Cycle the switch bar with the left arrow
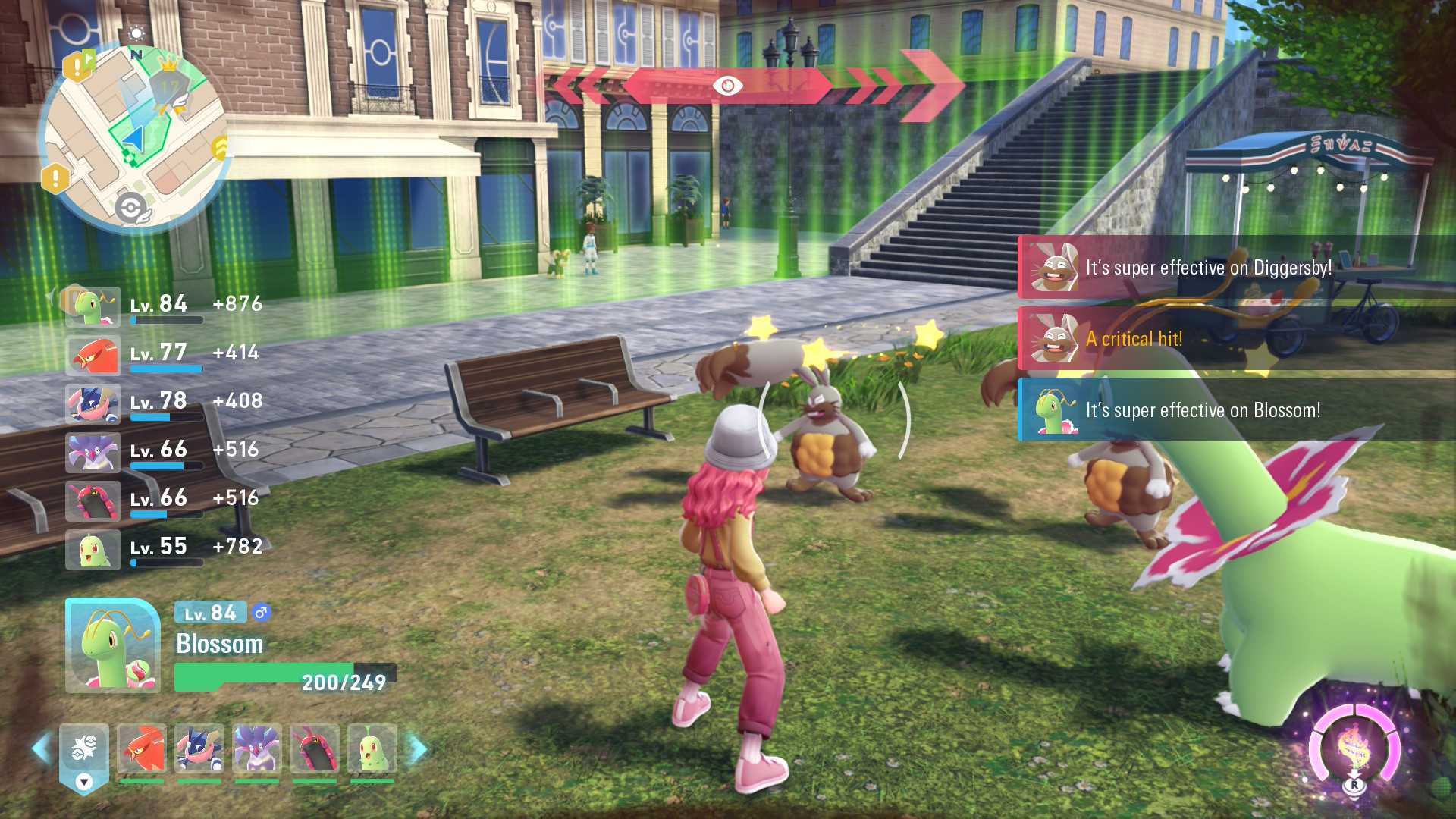Image resolution: width=1456 pixels, height=819 pixels. coord(42,748)
